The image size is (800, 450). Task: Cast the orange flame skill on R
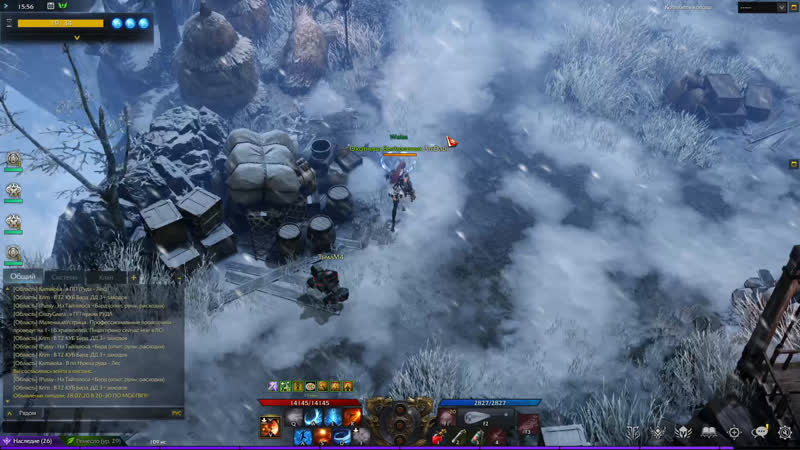[x=353, y=416]
